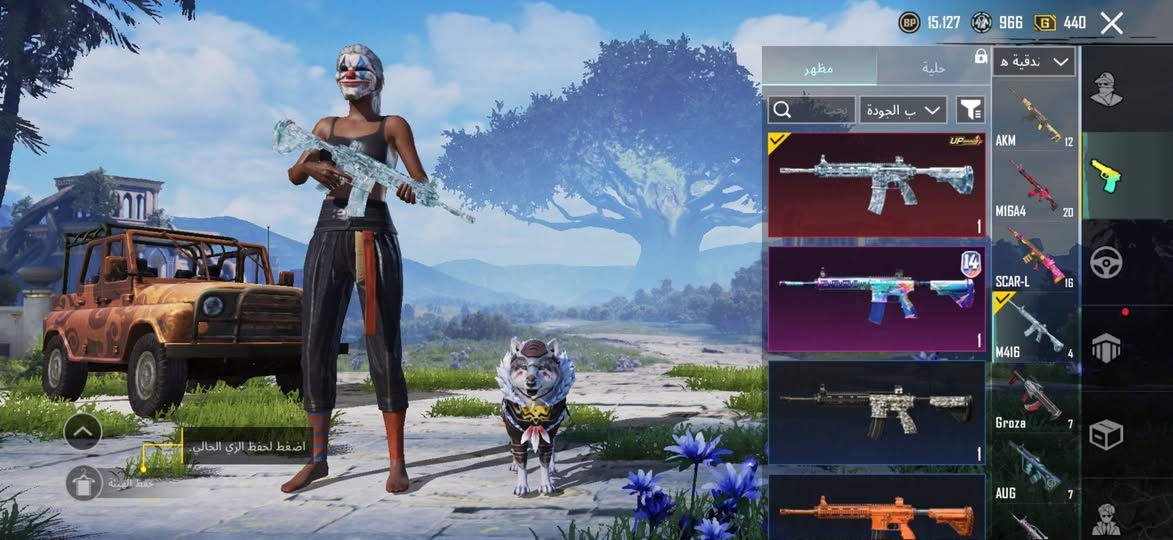Click the skin search field
The image size is (1173, 540).
pos(811,109)
